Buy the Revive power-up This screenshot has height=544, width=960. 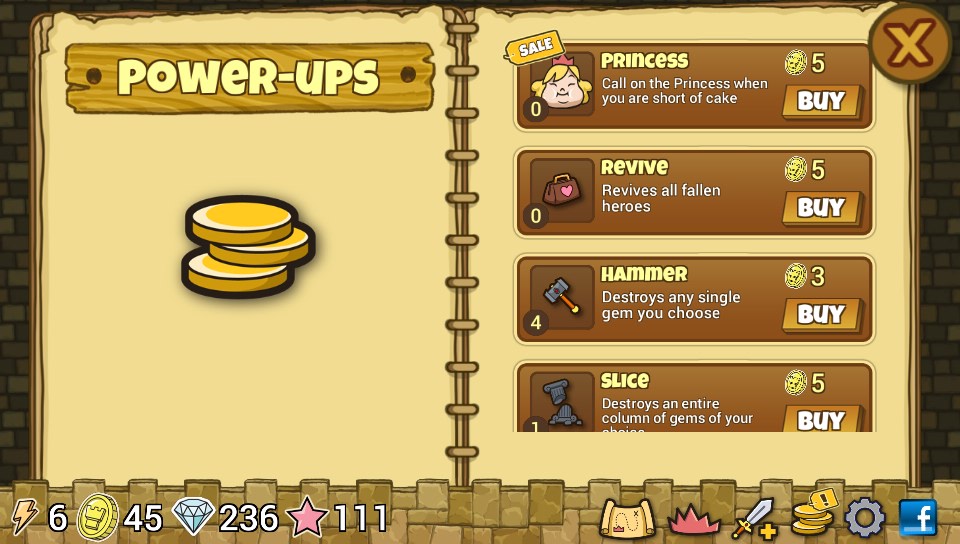pyautogui.click(x=821, y=208)
